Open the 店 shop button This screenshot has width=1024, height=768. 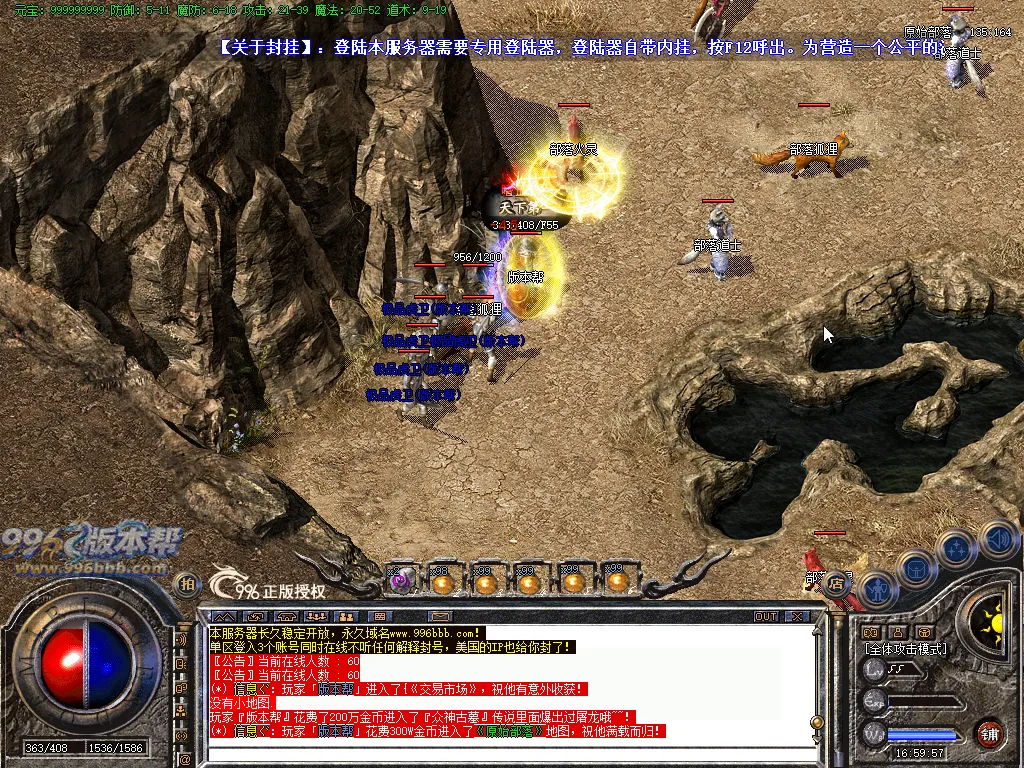tap(836, 582)
